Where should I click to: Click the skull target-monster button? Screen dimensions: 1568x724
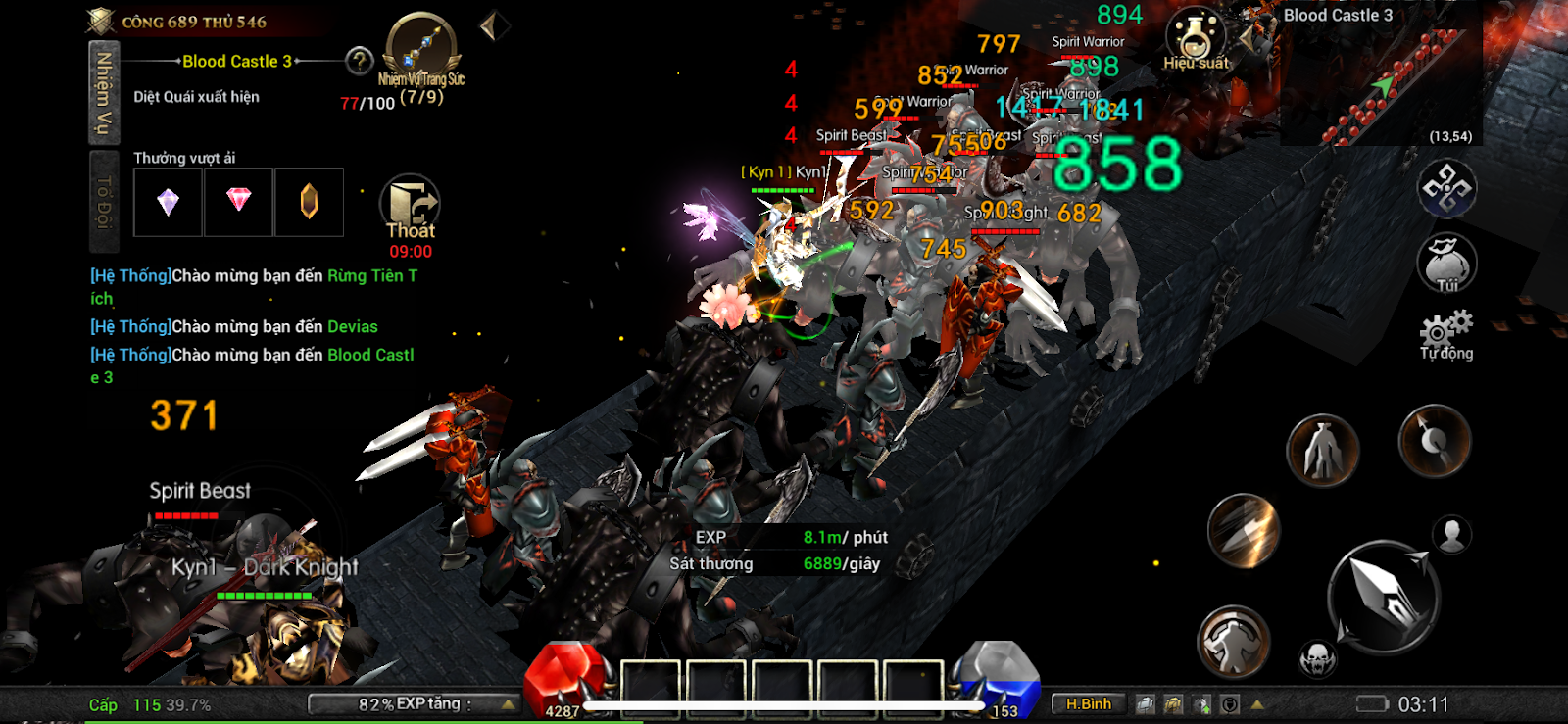1317,659
